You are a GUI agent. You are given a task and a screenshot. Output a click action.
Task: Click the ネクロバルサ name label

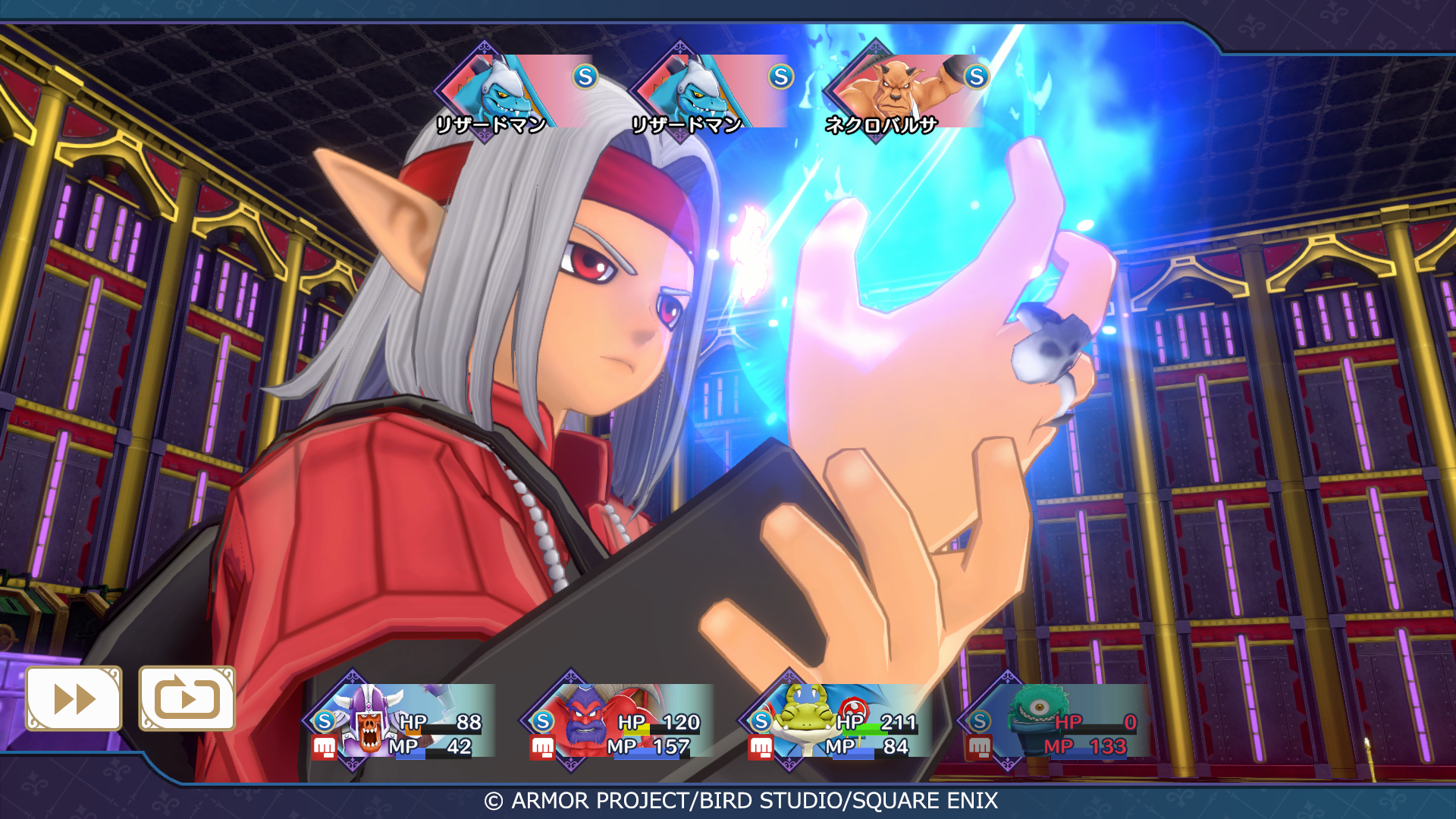(880, 124)
